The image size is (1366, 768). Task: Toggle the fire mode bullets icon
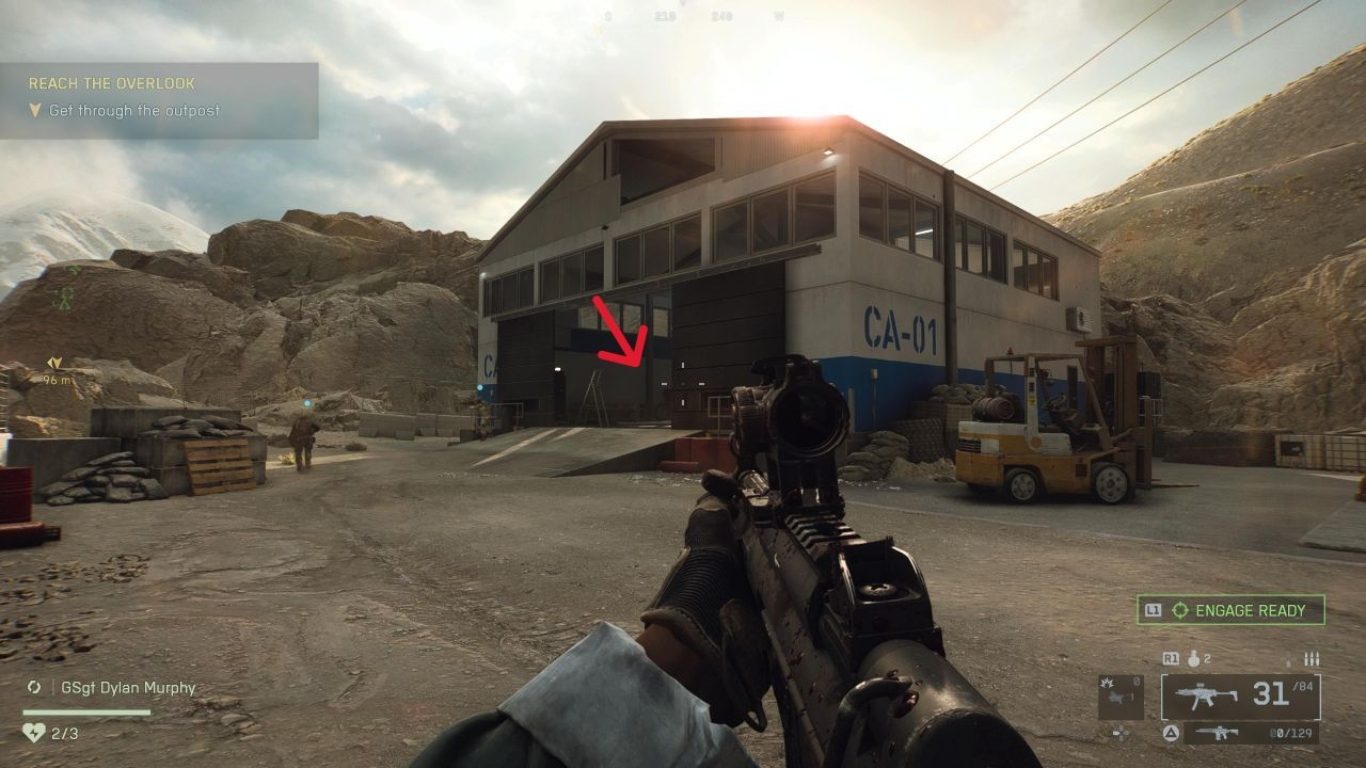tap(1312, 659)
